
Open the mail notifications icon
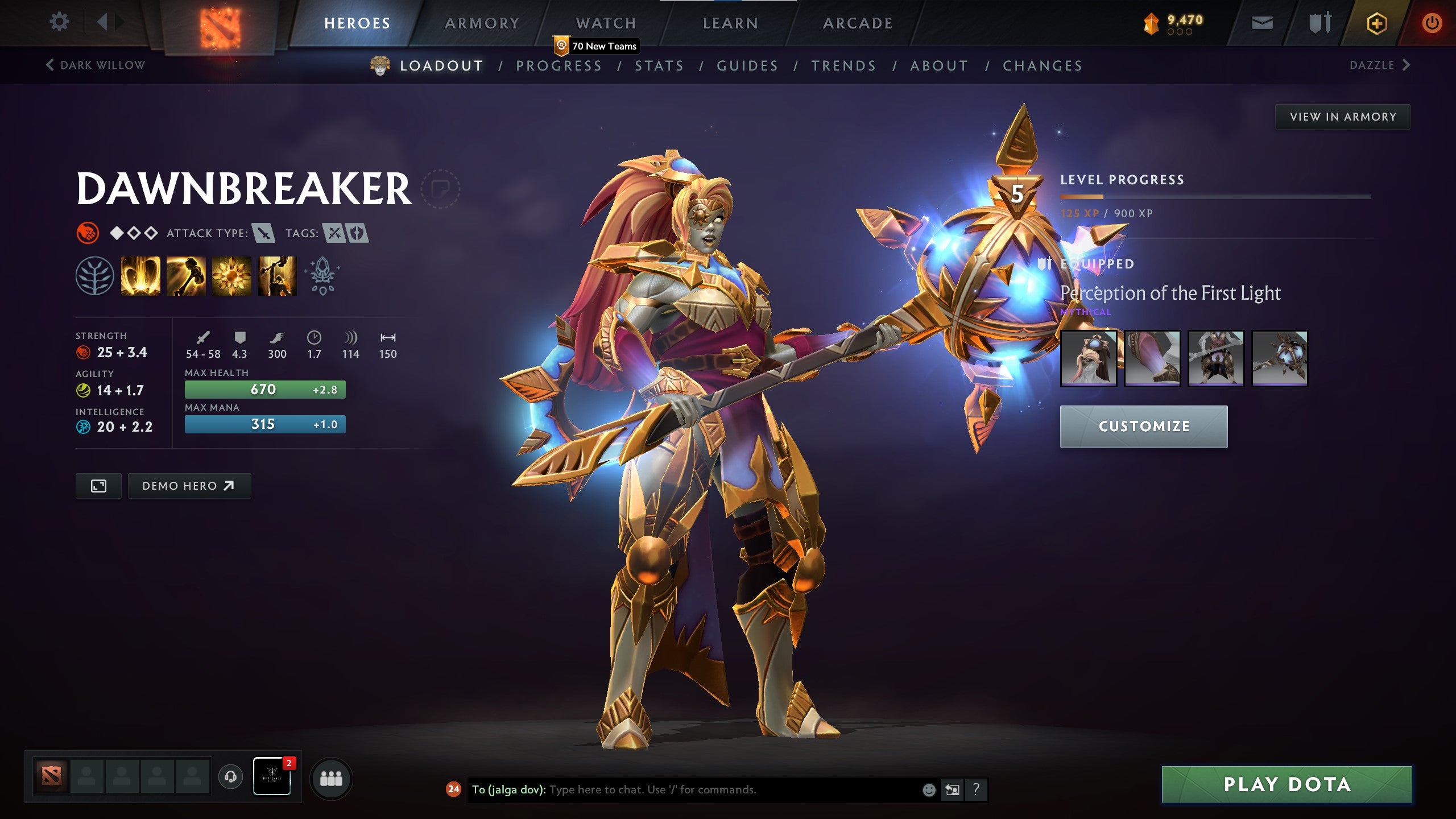point(1263,22)
